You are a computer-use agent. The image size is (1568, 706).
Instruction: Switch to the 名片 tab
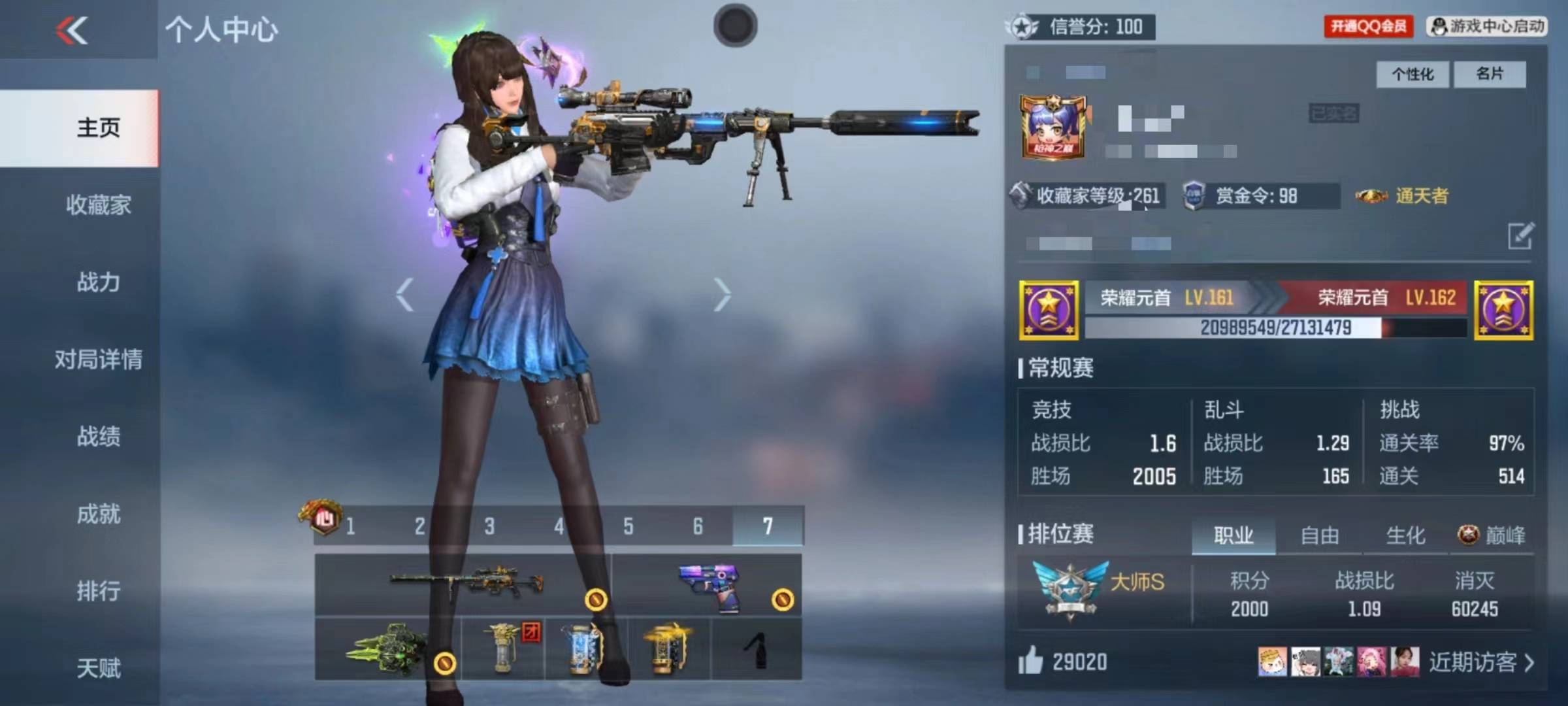1490,74
